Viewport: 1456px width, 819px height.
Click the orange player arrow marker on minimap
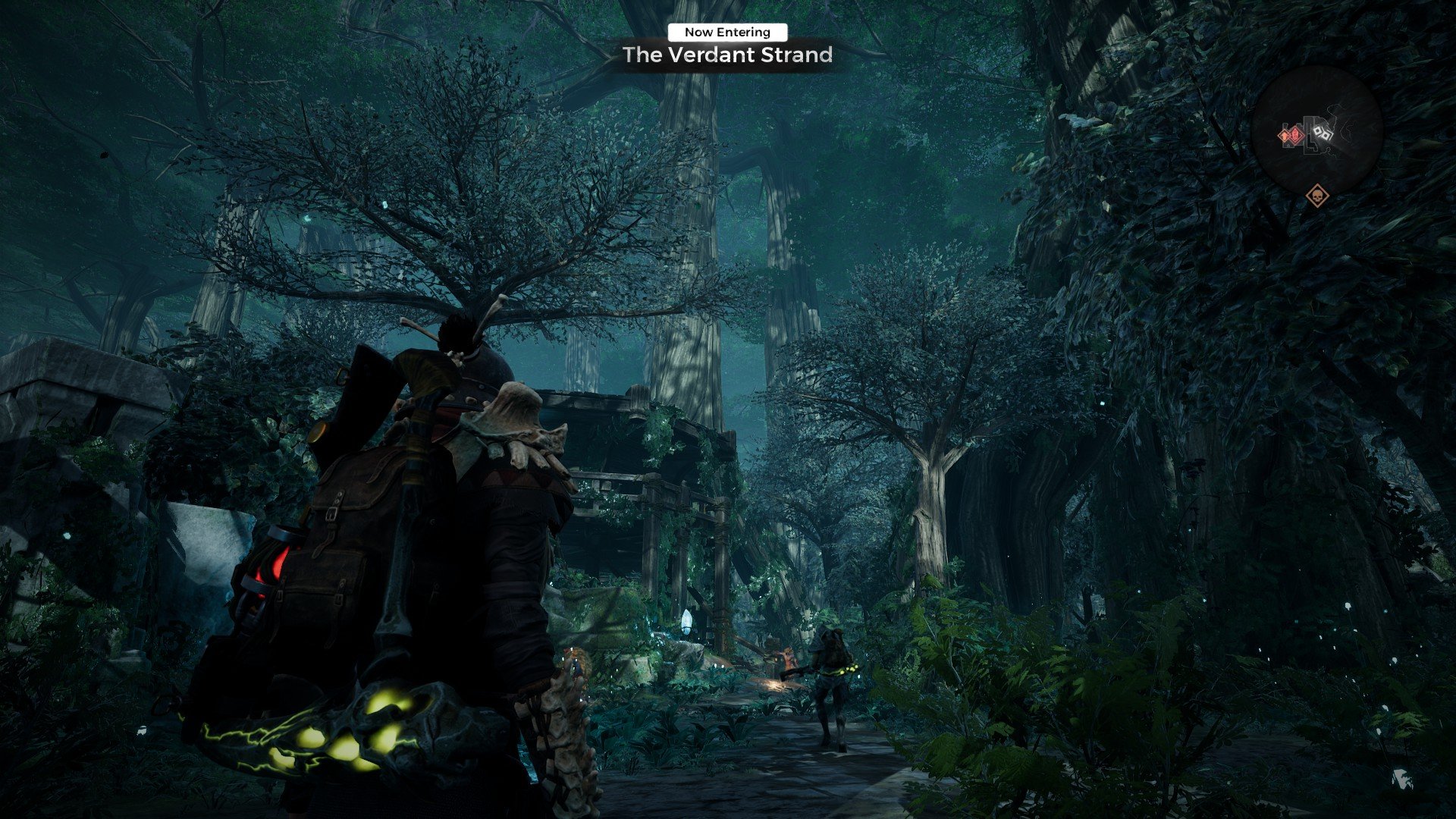click(1284, 136)
